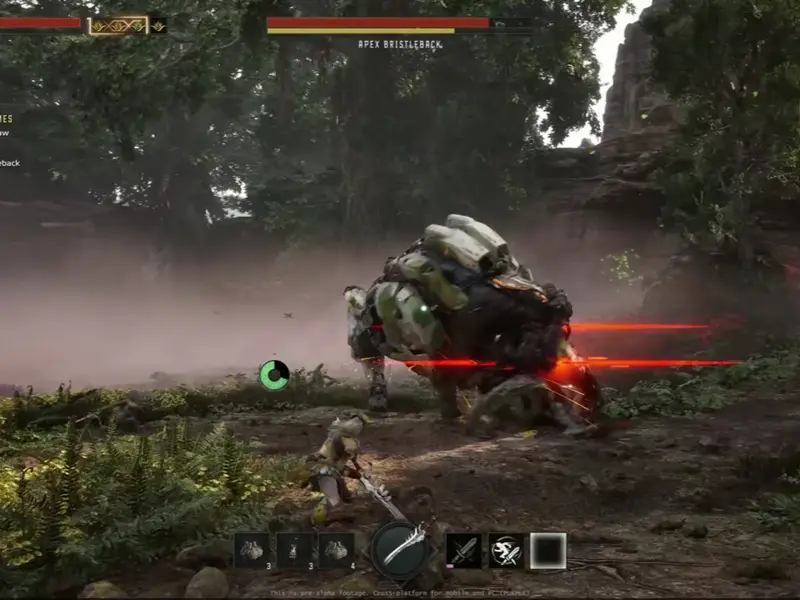Select the equipped bone sword weapon circle
The width and height of the screenshot is (800, 600).
tap(402, 549)
